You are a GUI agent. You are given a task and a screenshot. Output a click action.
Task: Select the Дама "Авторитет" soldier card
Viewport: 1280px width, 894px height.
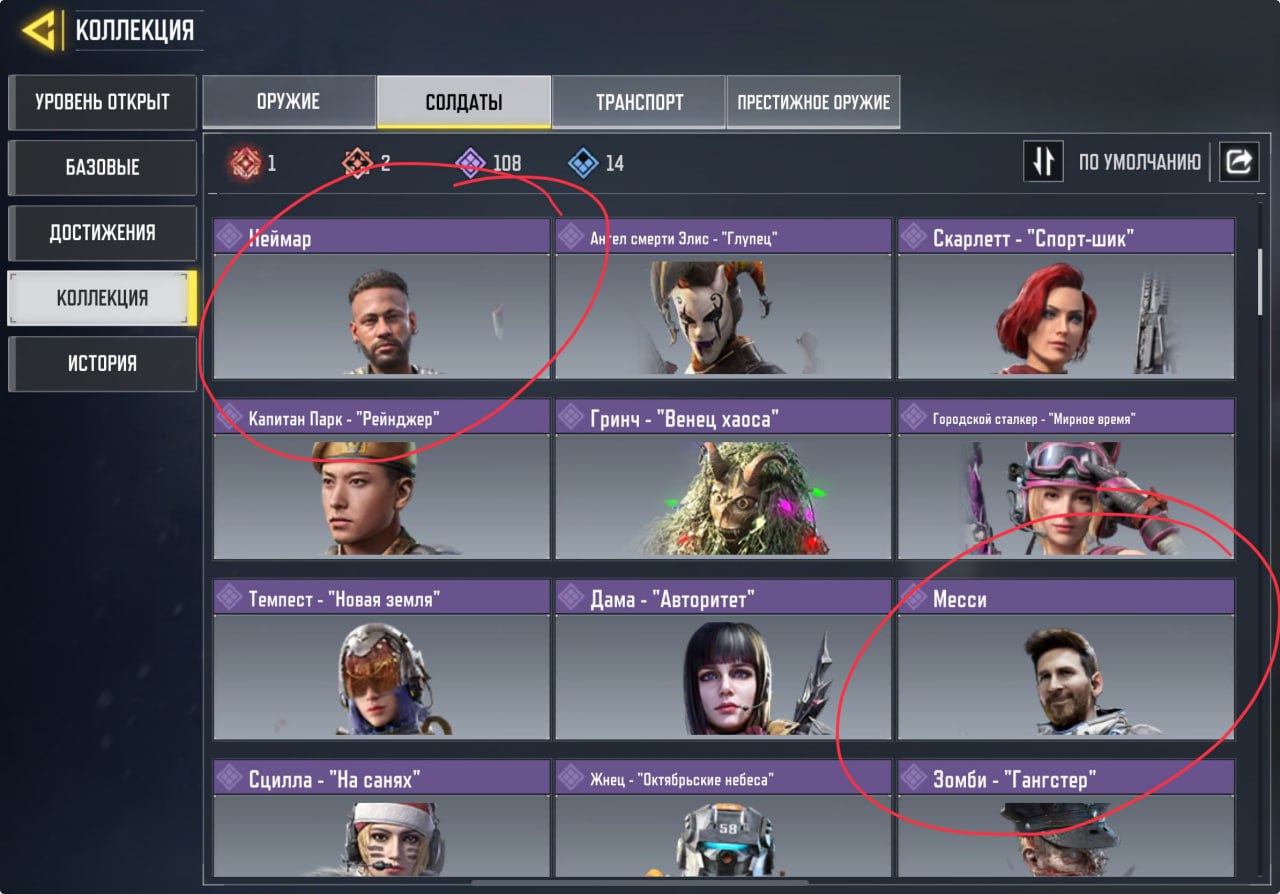(723, 660)
